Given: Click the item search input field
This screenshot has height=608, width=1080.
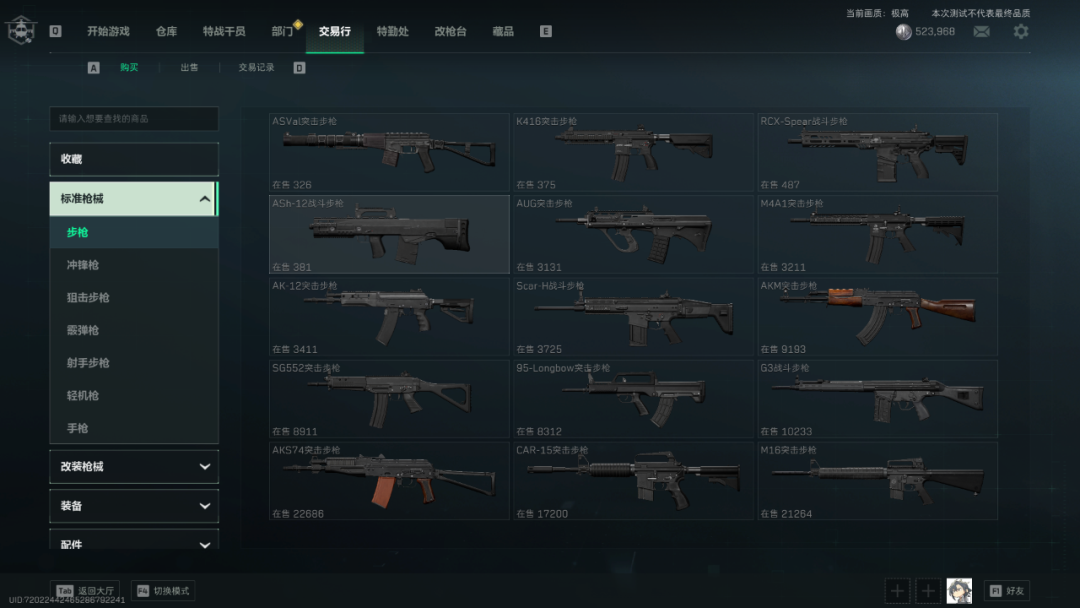Looking at the screenshot, I should pos(134,119).
